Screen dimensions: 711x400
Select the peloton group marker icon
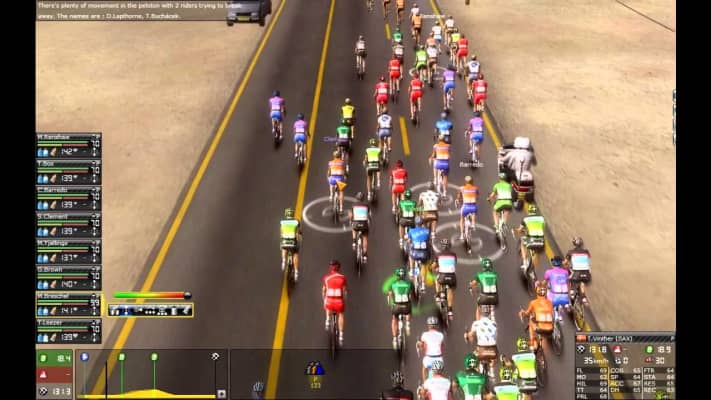click(x=314, y=368)
